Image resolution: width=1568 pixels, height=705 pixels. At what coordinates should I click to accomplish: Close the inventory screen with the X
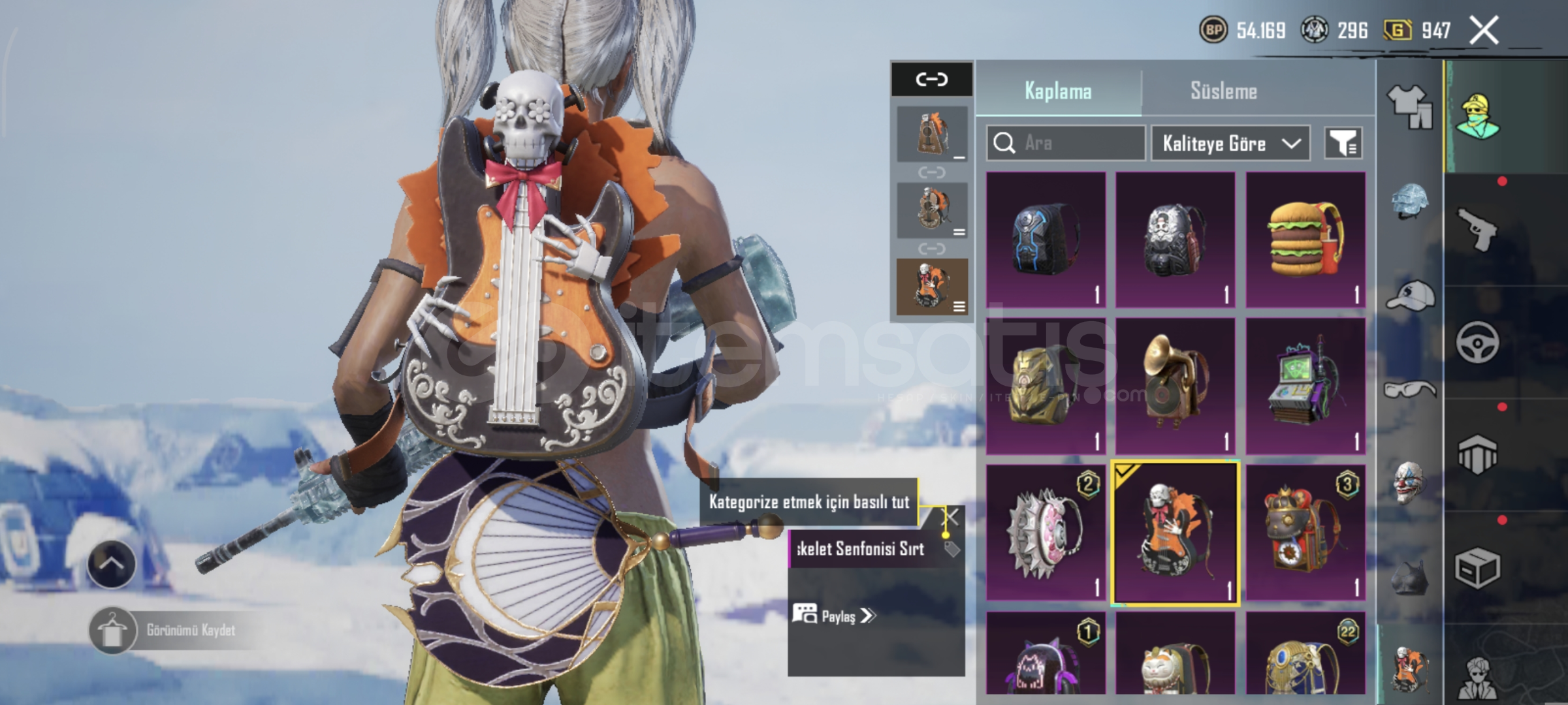1484,31
